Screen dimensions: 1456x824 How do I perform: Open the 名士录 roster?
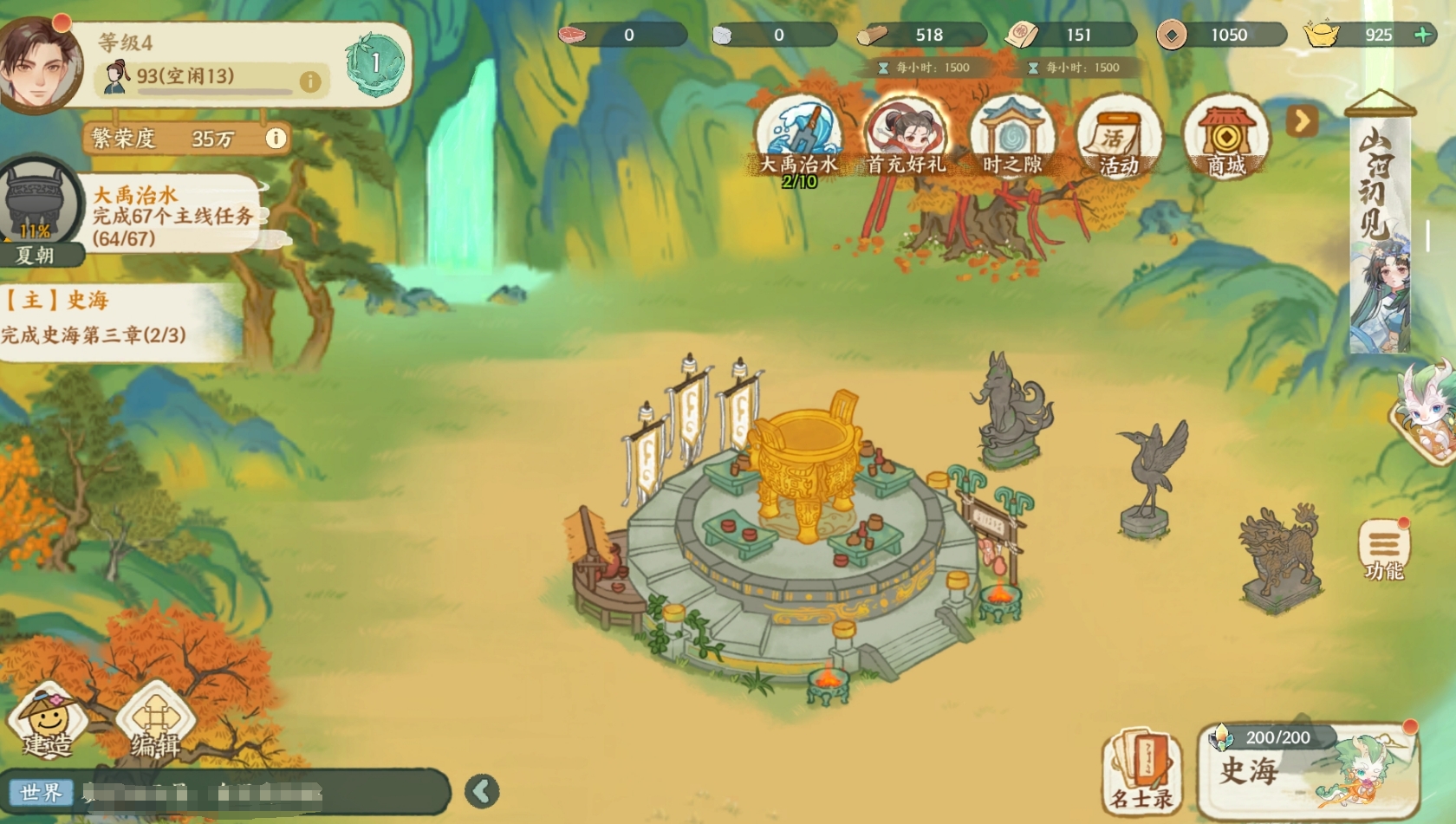tap(1142, 771)
